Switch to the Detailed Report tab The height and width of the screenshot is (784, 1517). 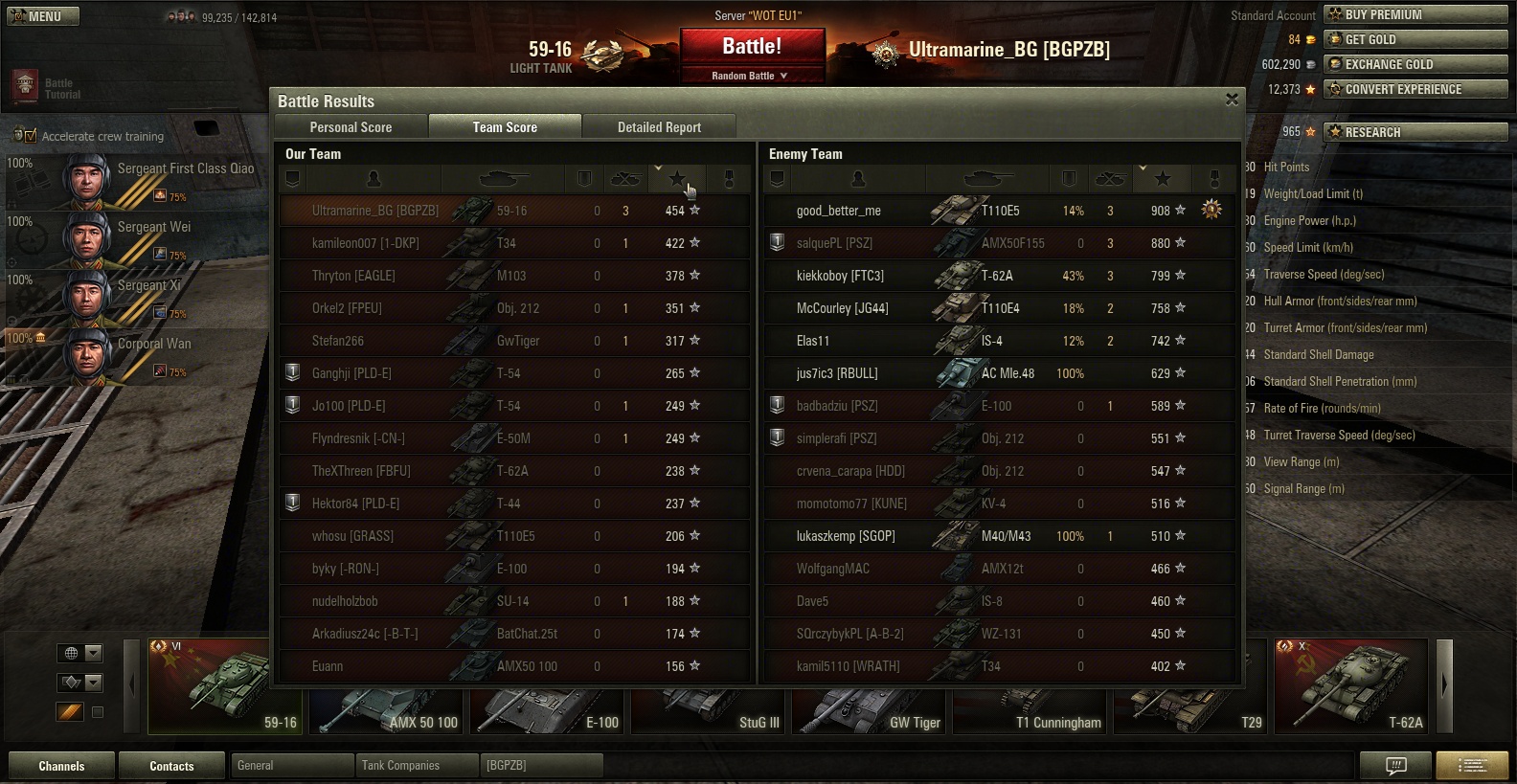point(659,127)
